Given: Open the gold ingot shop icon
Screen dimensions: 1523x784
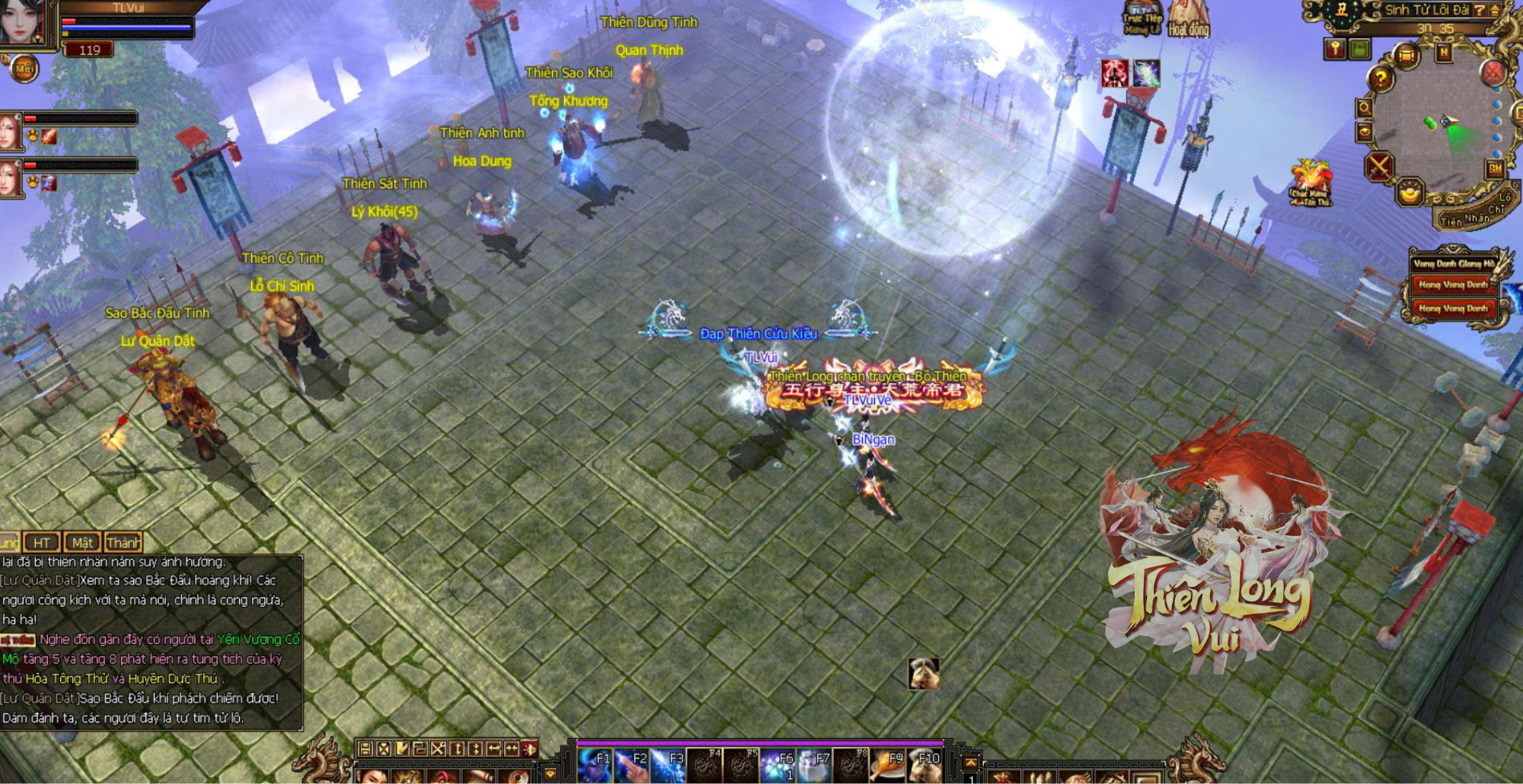Looking at the screenshot, I should 1410,193.
